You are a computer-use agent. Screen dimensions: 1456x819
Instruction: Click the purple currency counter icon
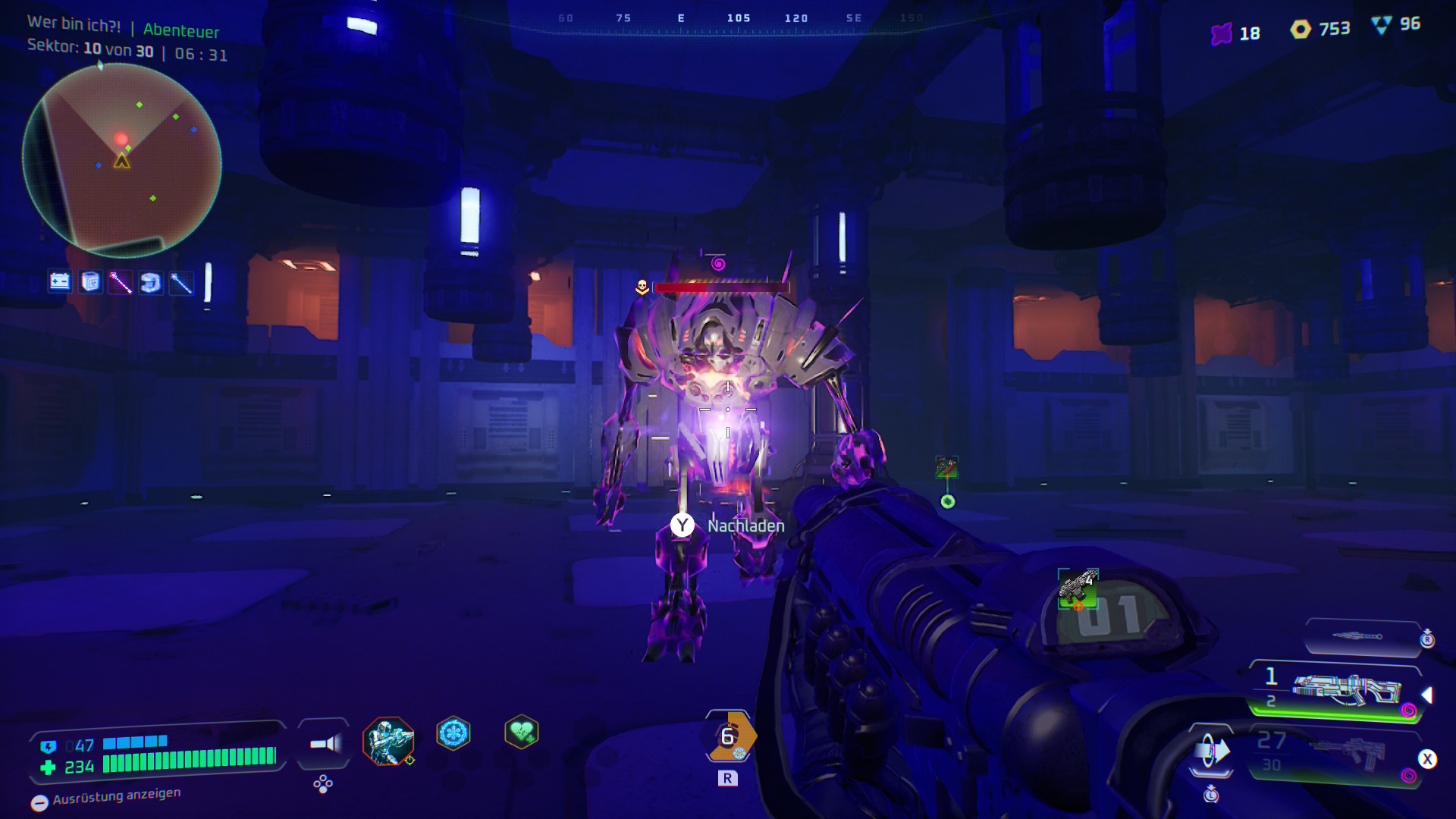(1221, 34)
